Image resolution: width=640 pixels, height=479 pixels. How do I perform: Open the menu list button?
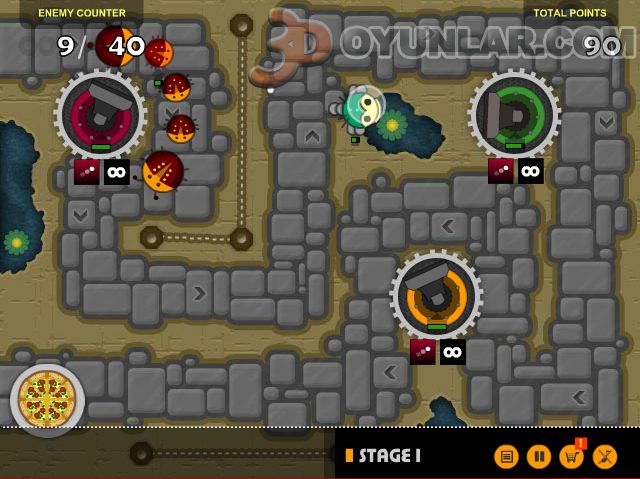coord(507,457)
